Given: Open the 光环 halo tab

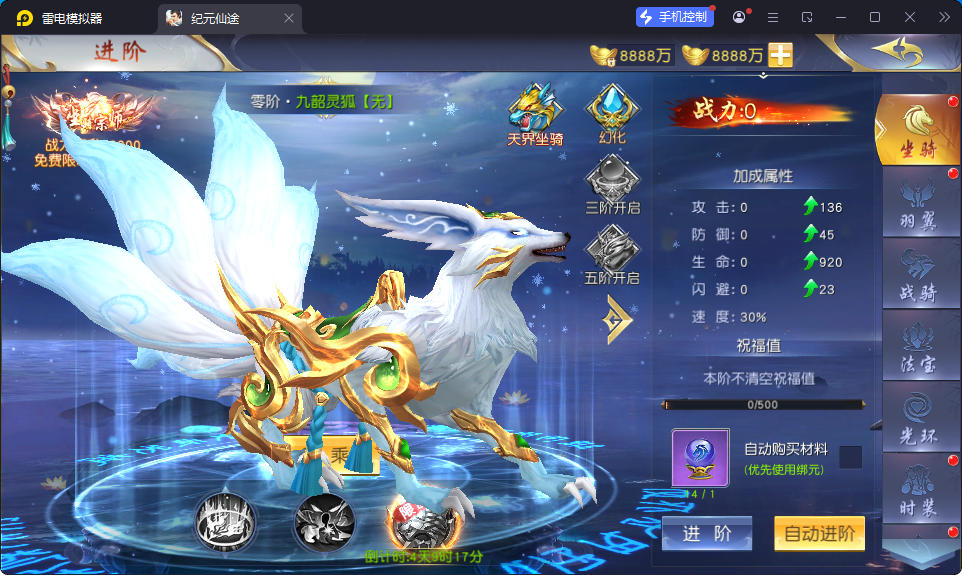Looking at the screenshot, I should click(918, 418).
